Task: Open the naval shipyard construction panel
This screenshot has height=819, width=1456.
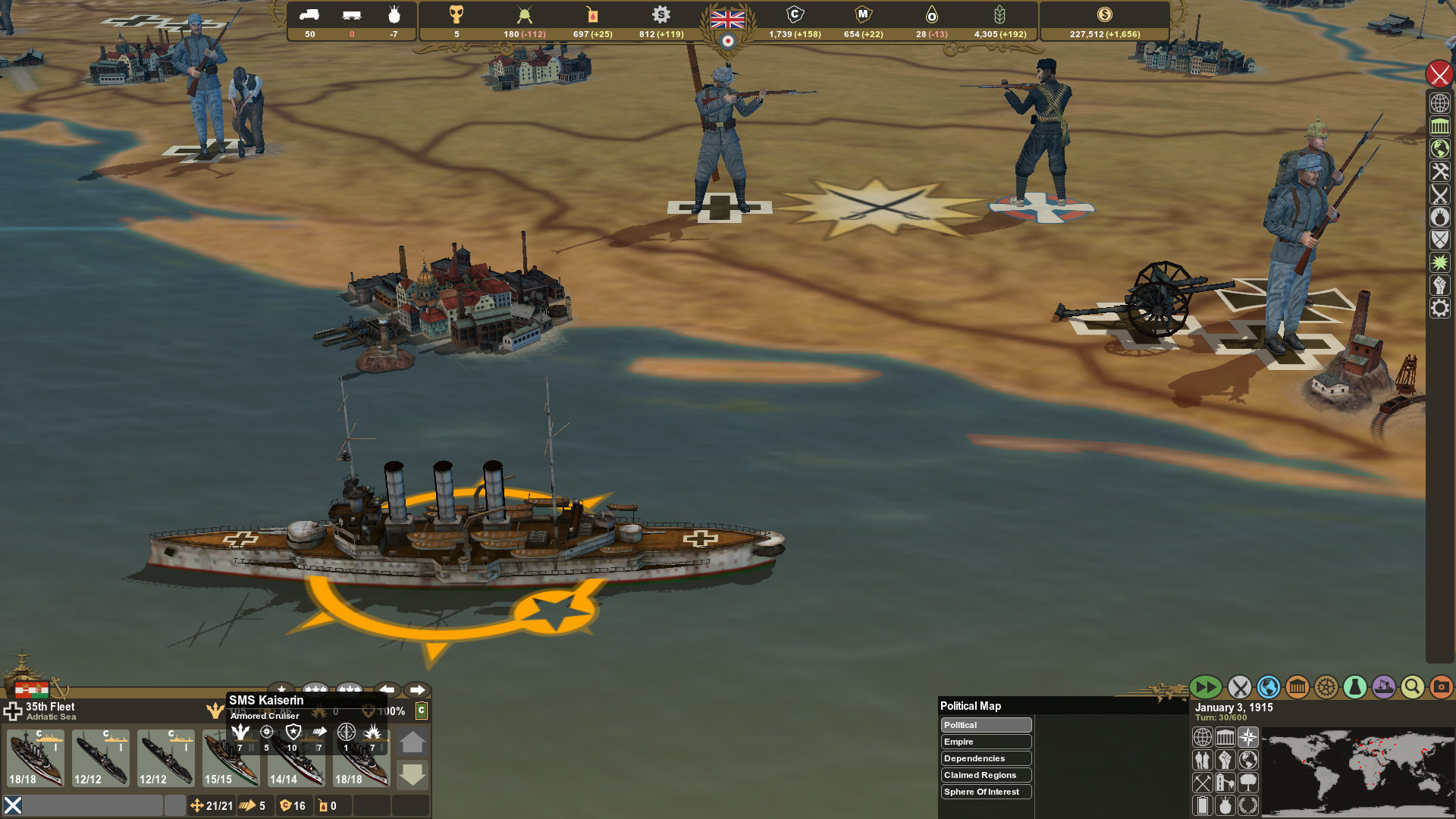Action: pyautogui.click(x=1383, y=687)
